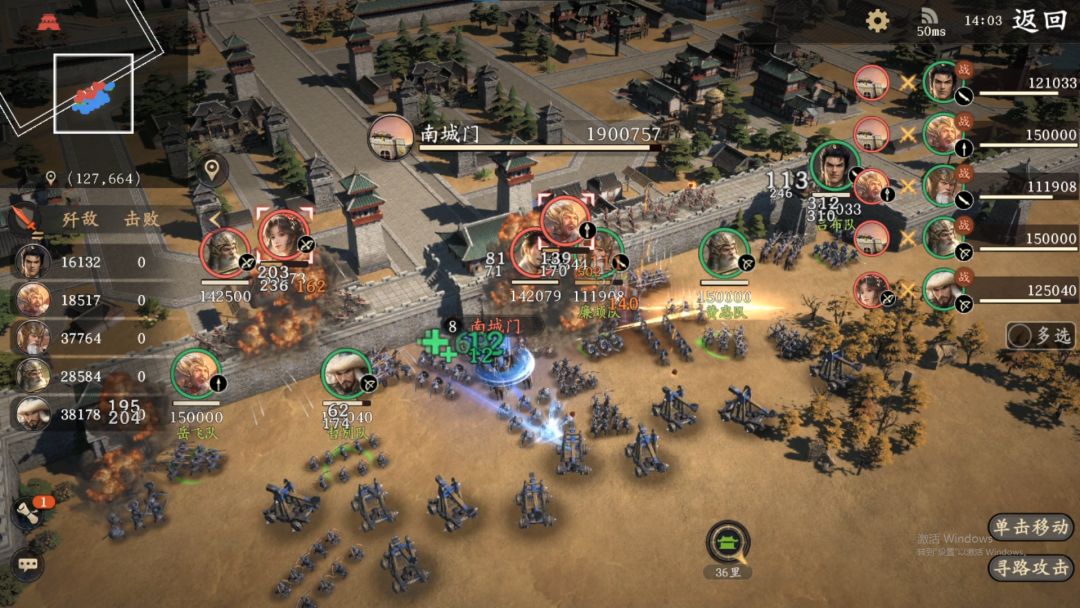The width and height of the screenshot is (1080, 608).
Task: Toggle the 多选 multi-select option
Action: tap(1041, 336)
